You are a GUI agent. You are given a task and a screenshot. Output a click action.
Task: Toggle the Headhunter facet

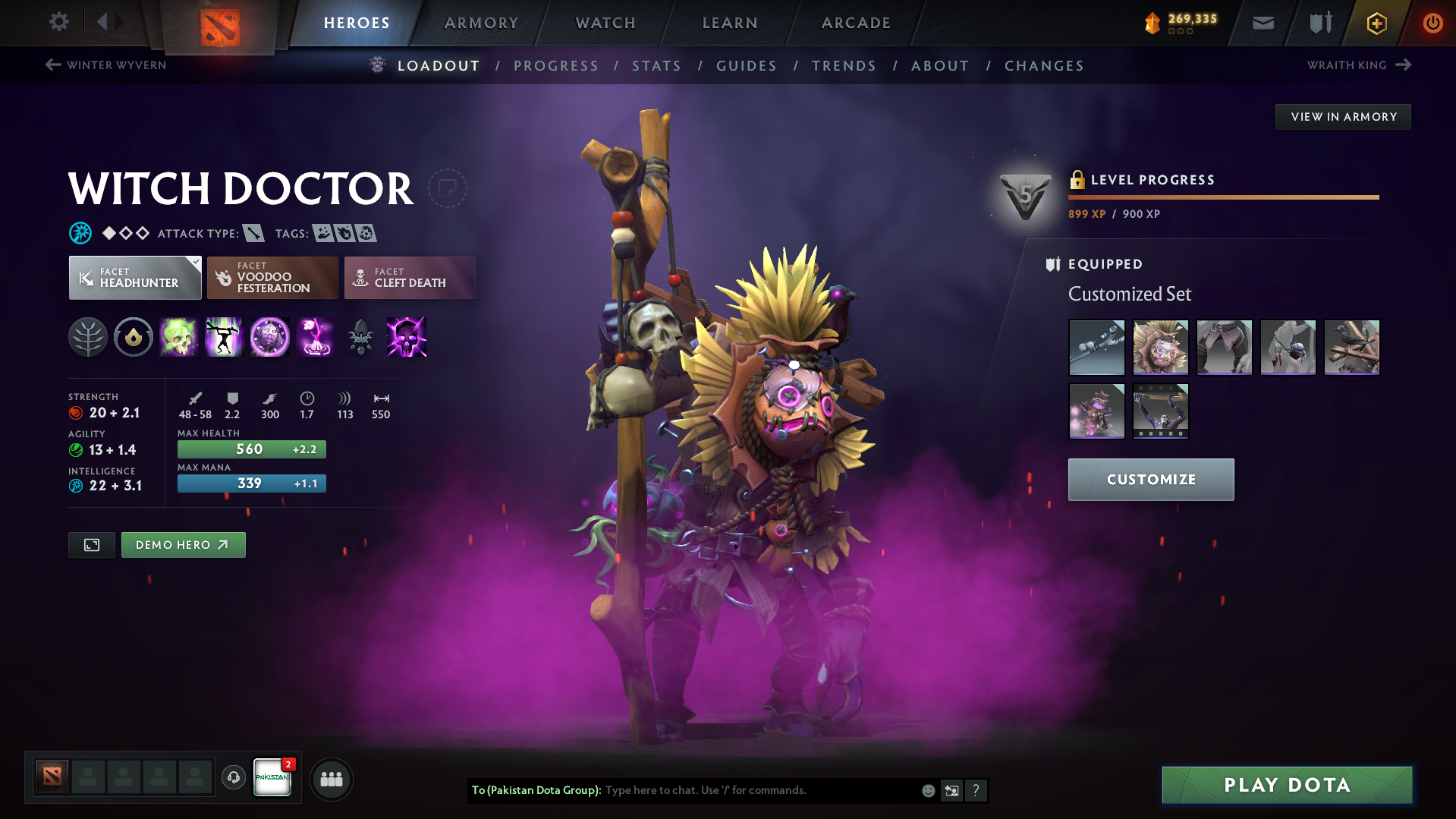tap(134, 278)
